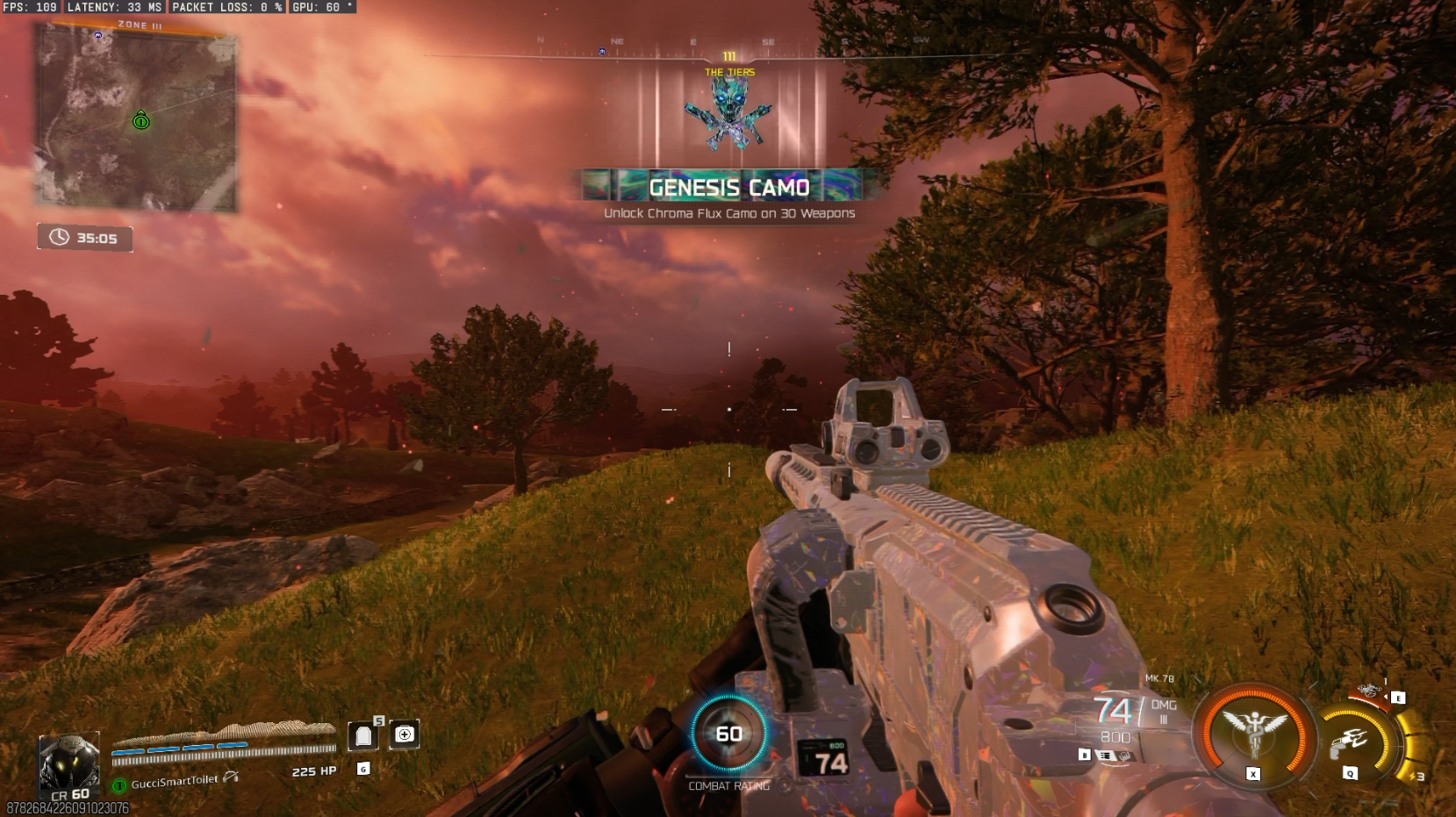Open the Zone III minimap
Viewport: 1456px width, 817px height.
coord(136,118)
